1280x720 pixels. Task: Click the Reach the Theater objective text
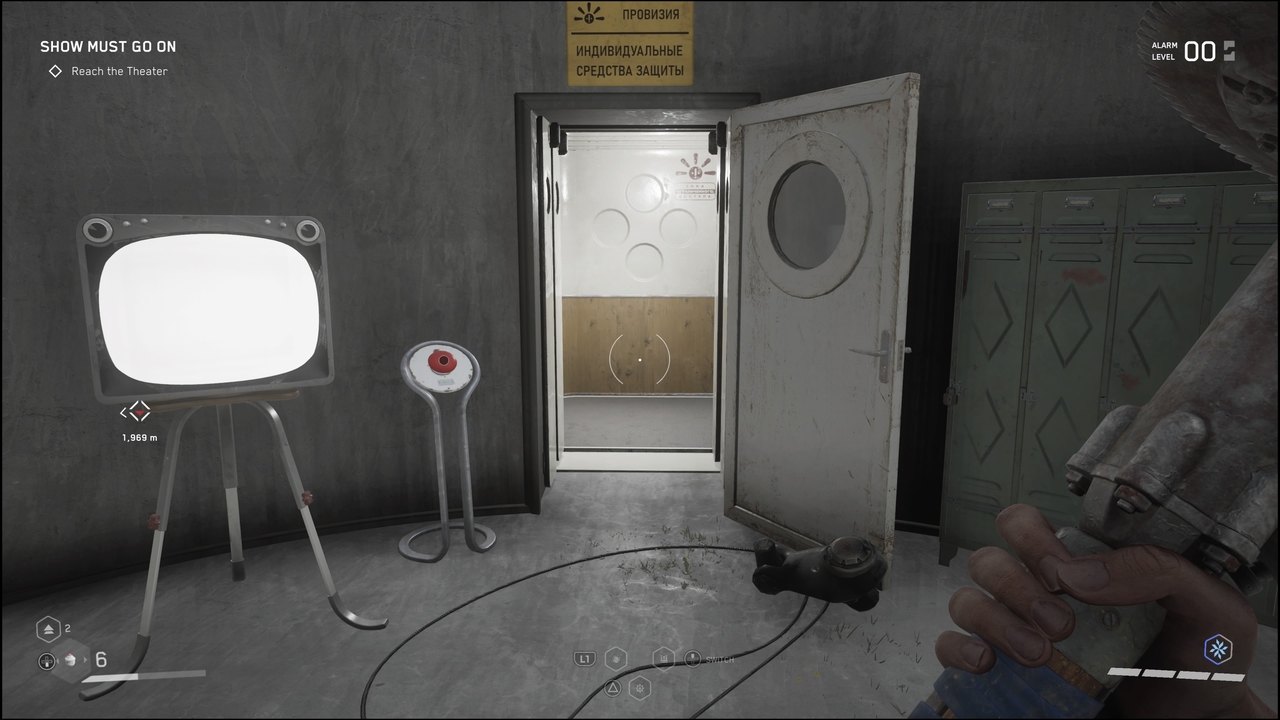click(118, 71)
